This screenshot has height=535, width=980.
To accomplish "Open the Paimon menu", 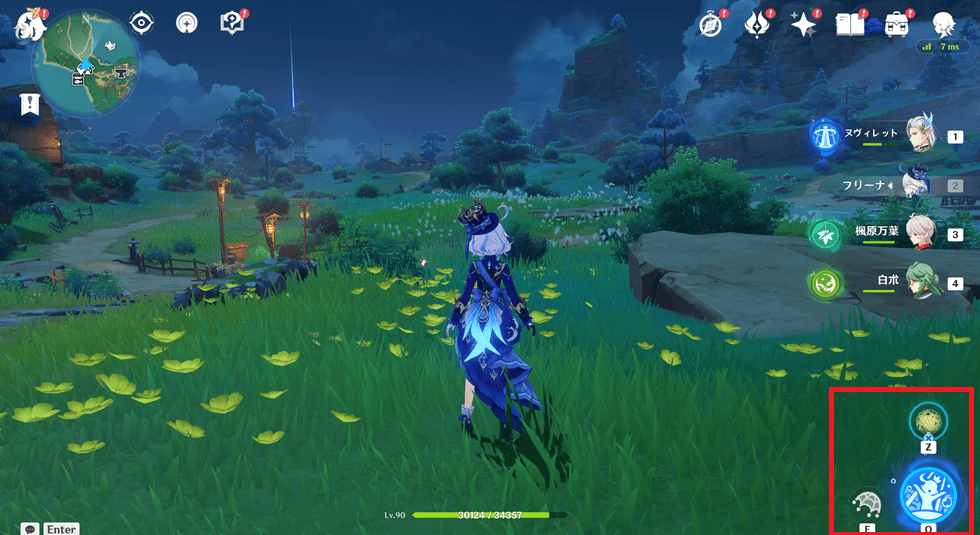I will (x=30, y=24).
